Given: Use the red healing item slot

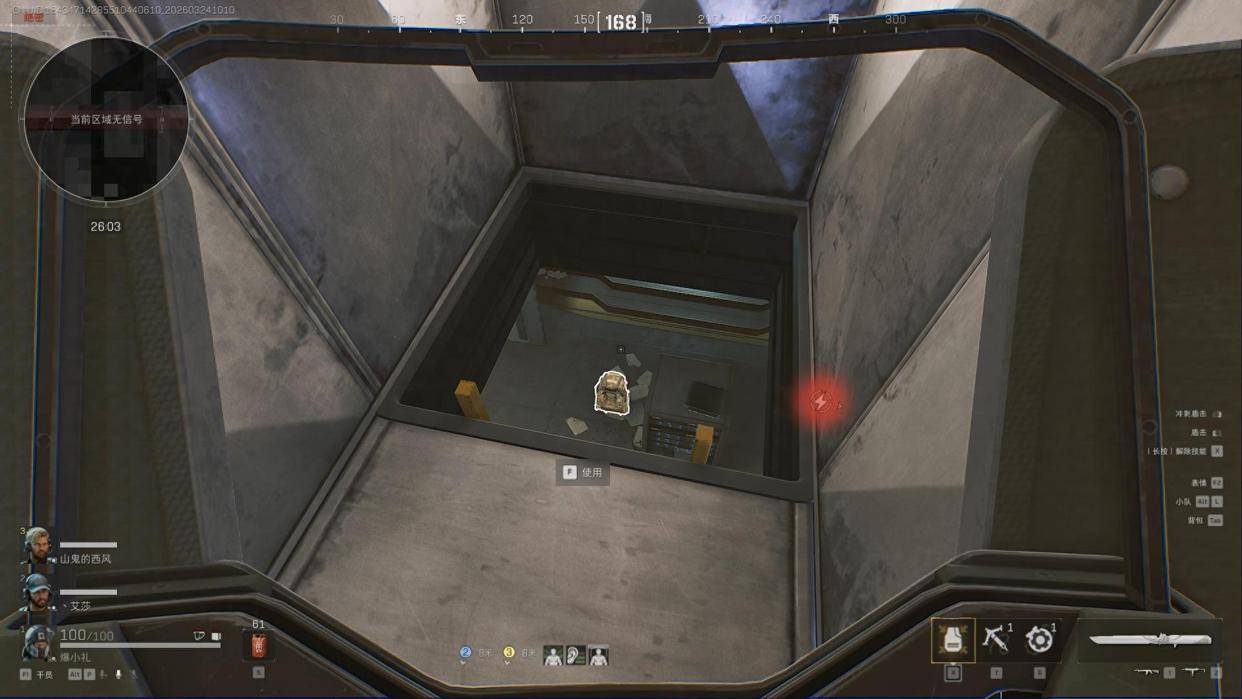Looking at the screenshot, I should [x=258, y=645].
